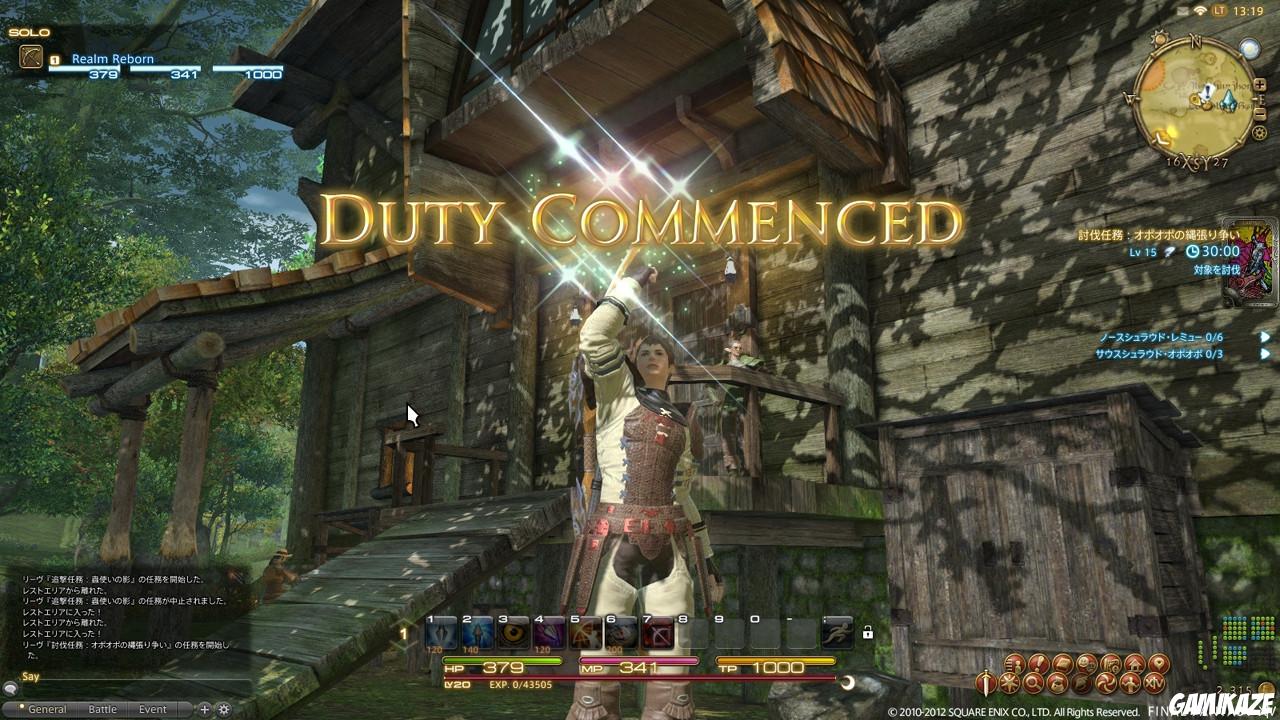
Task: Click the minimap zoom in button
Action: [1260, 84]
